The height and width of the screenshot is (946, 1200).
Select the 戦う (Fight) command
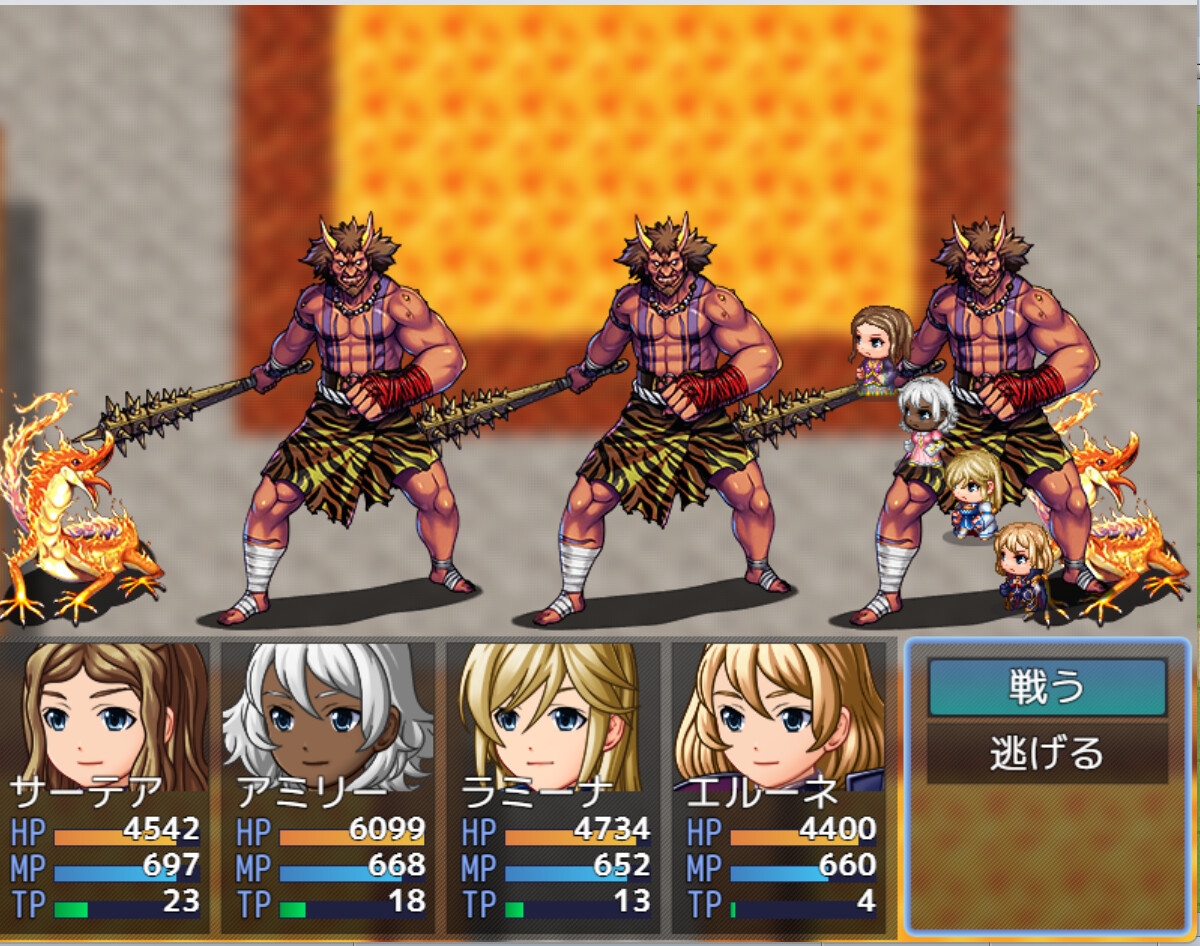(x=1047, y=687)
